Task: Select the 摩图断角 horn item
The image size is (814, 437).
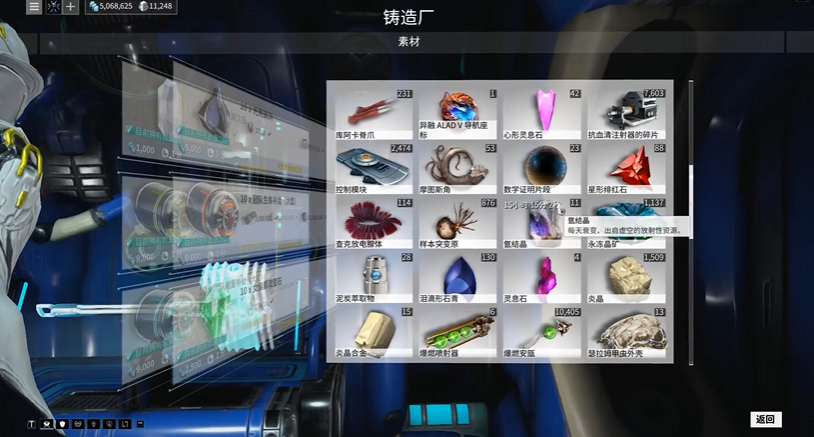Action: (x=458, y=167)
